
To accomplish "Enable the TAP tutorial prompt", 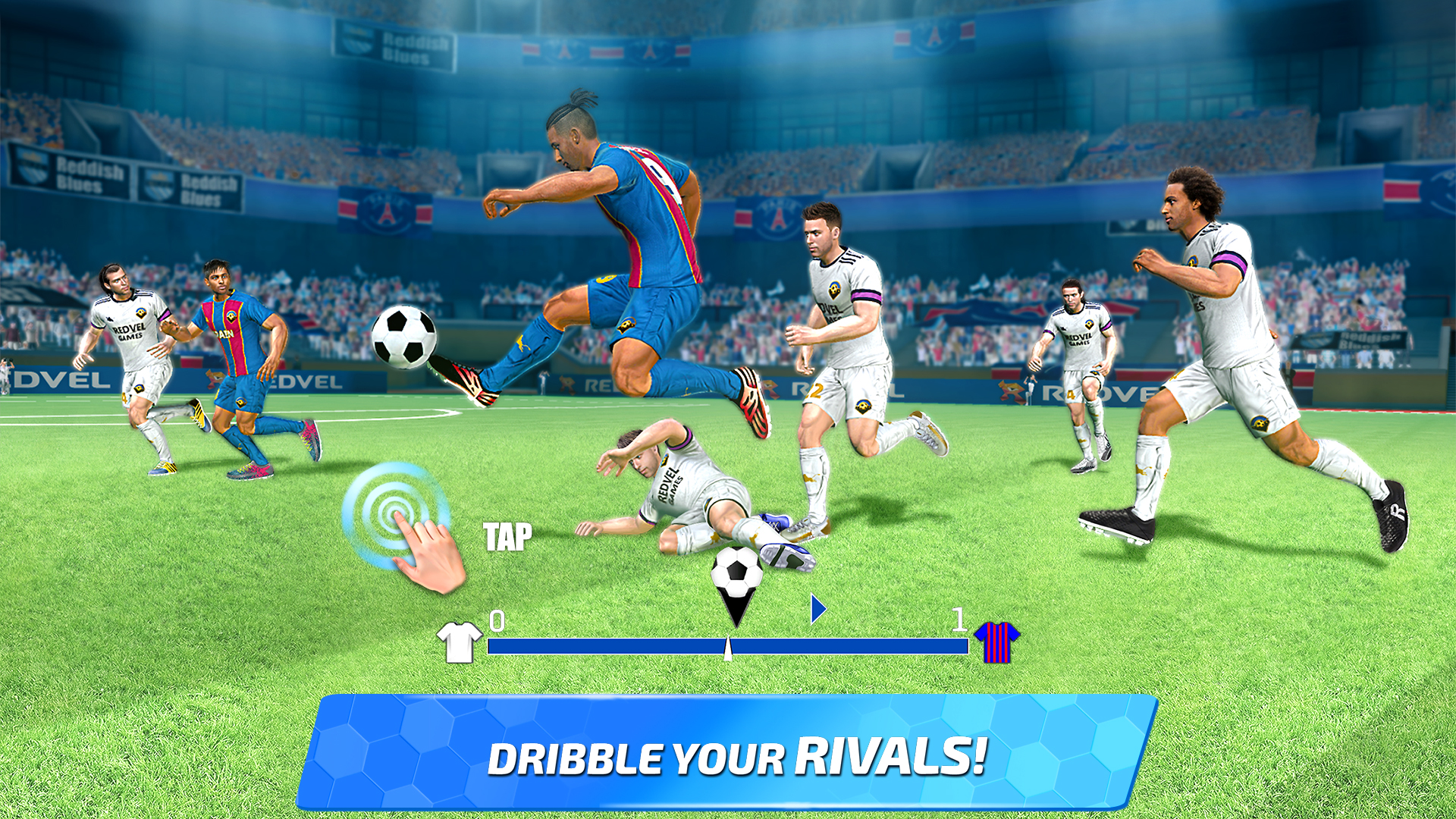I will [x=507, y=538].
